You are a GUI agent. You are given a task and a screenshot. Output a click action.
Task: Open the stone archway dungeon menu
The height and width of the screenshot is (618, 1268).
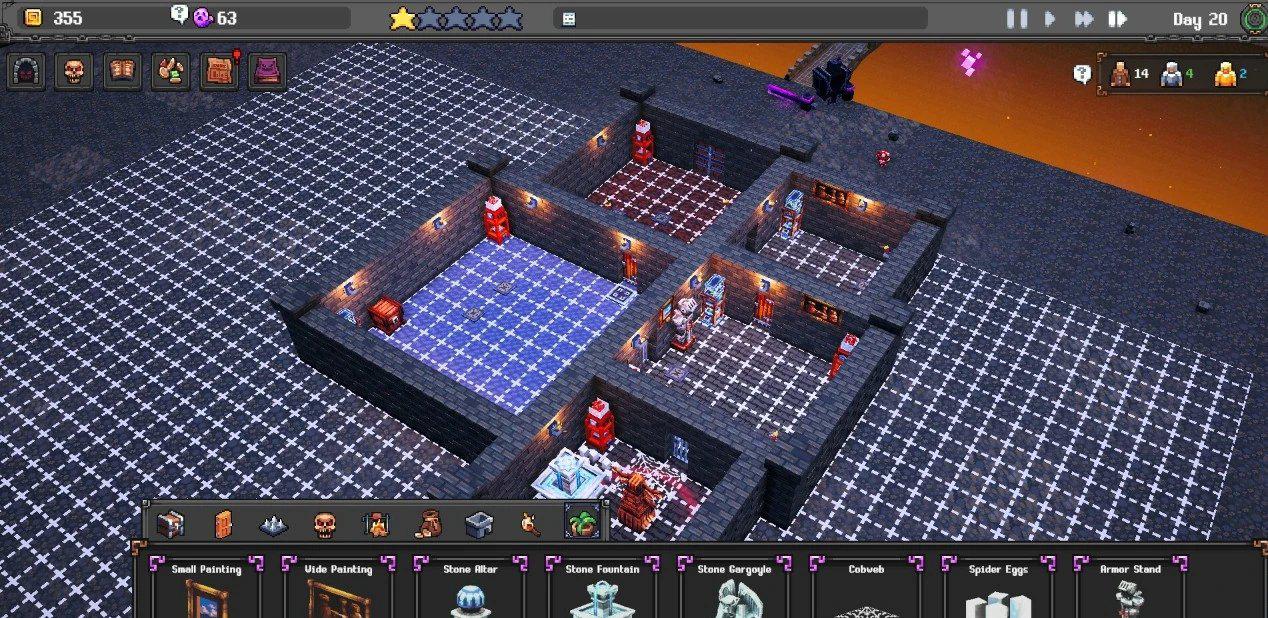click(26, 71)
